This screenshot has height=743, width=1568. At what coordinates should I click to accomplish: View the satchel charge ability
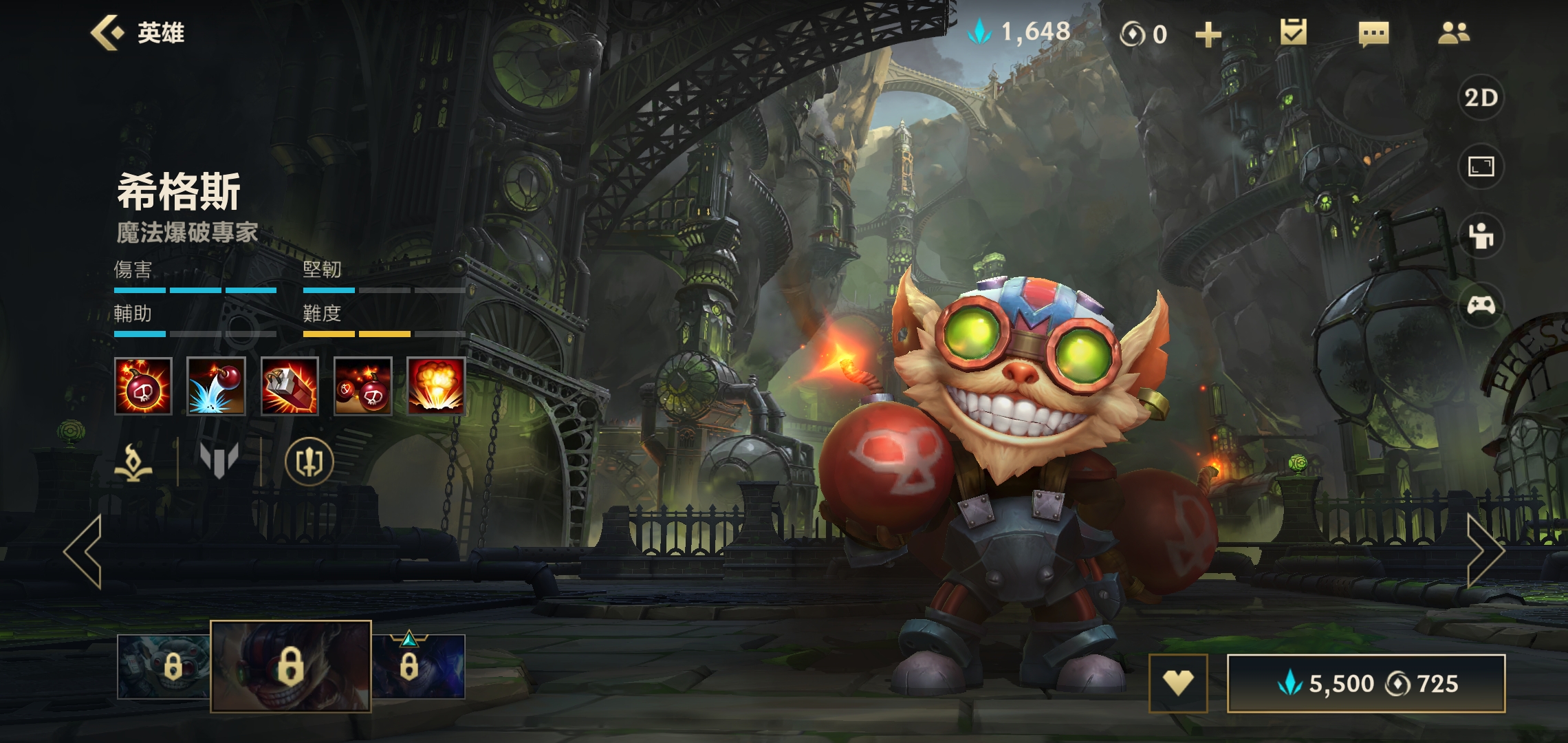[x=290, y=386]
